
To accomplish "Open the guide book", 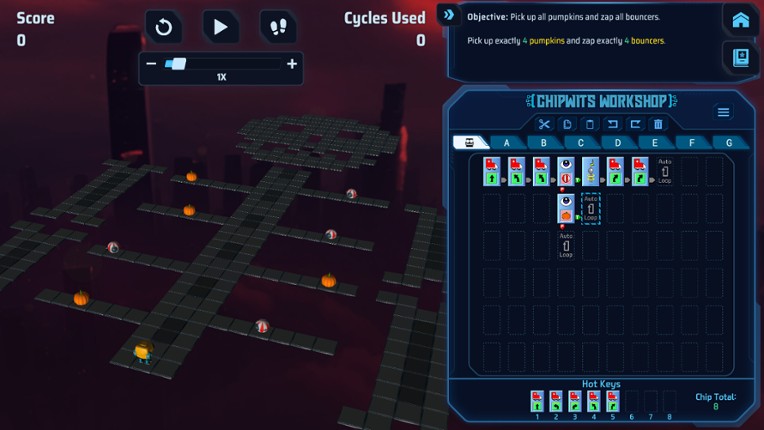I will pyautogui.click(x=740, y=58).
